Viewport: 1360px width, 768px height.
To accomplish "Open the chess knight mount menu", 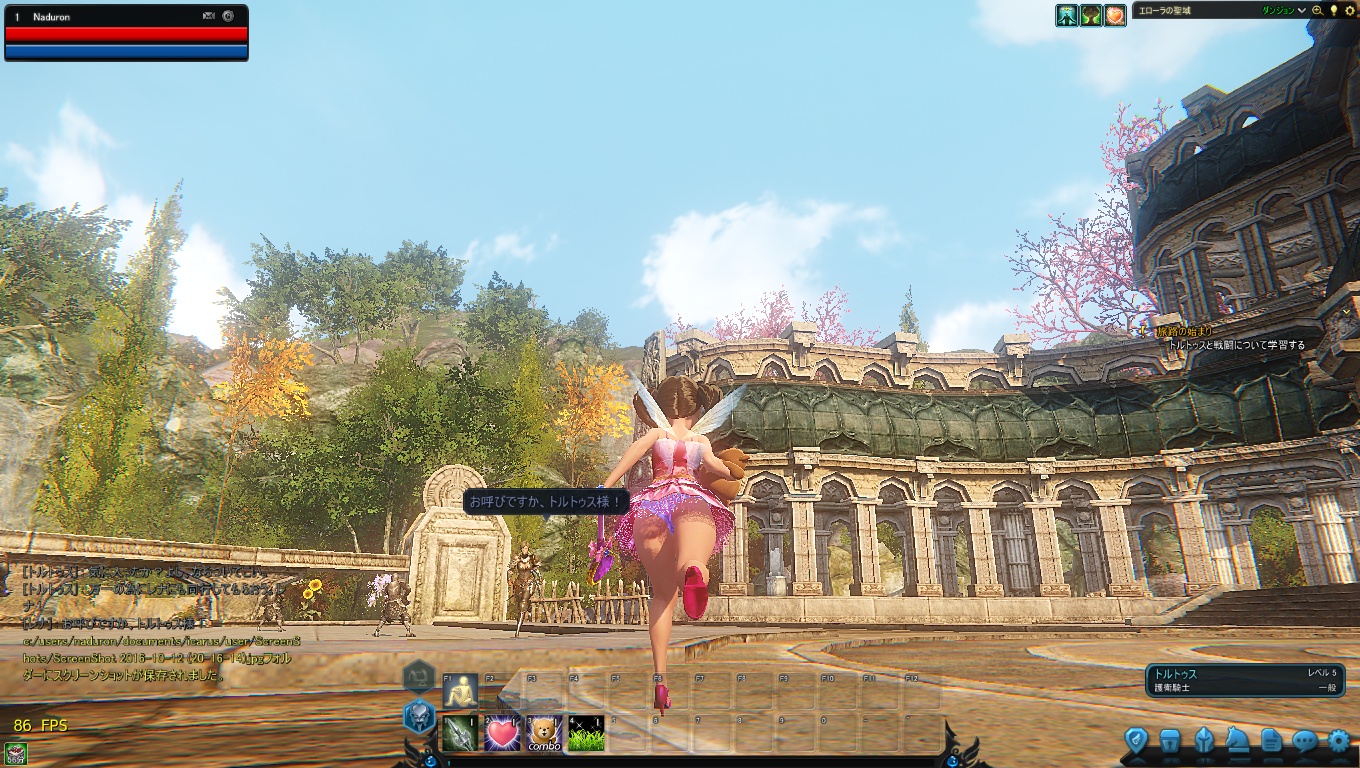I will click(1237, 741).
